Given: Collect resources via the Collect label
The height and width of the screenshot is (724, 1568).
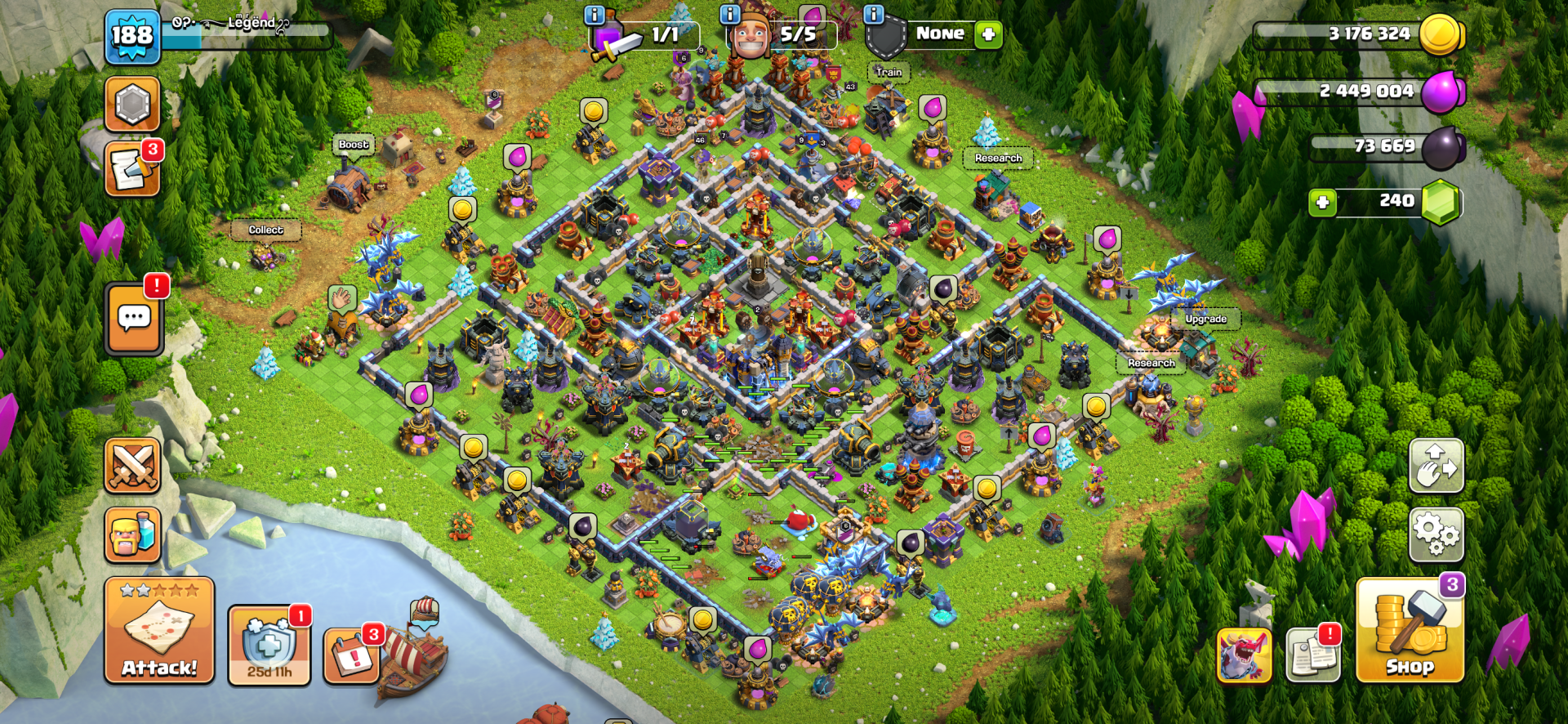Looking at the screenshot, I should pyautogui.click(x=265, y=230).
